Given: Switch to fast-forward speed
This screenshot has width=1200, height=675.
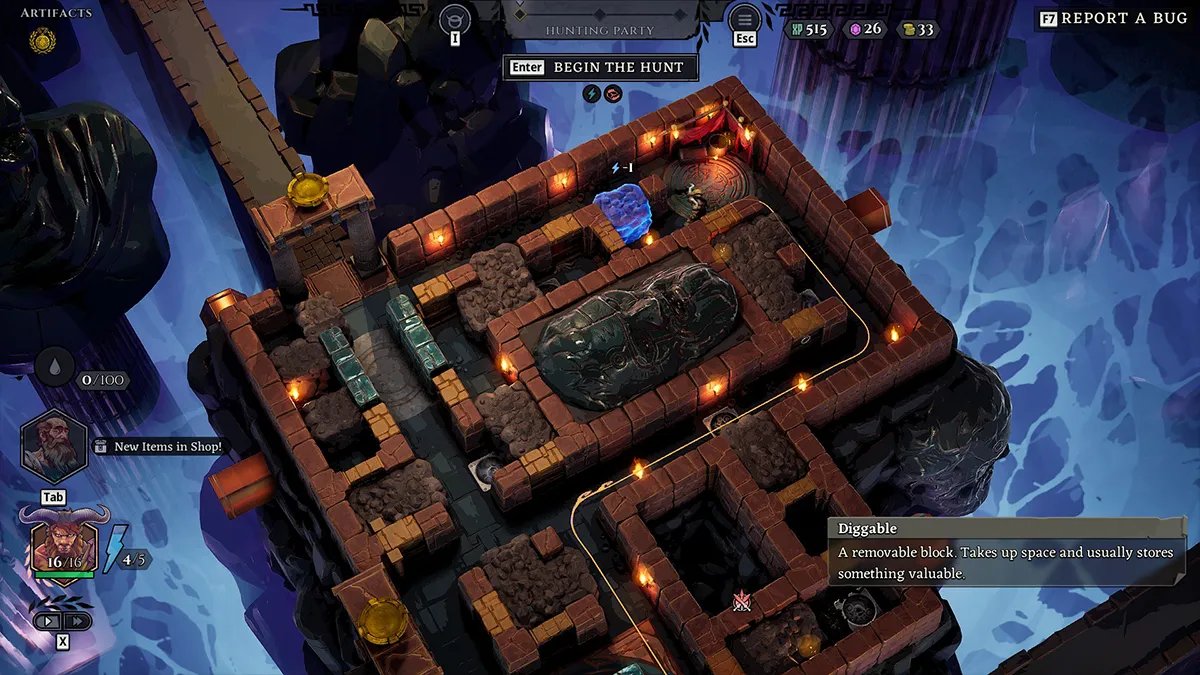Looking at the screenshot, I should [77, 621].
